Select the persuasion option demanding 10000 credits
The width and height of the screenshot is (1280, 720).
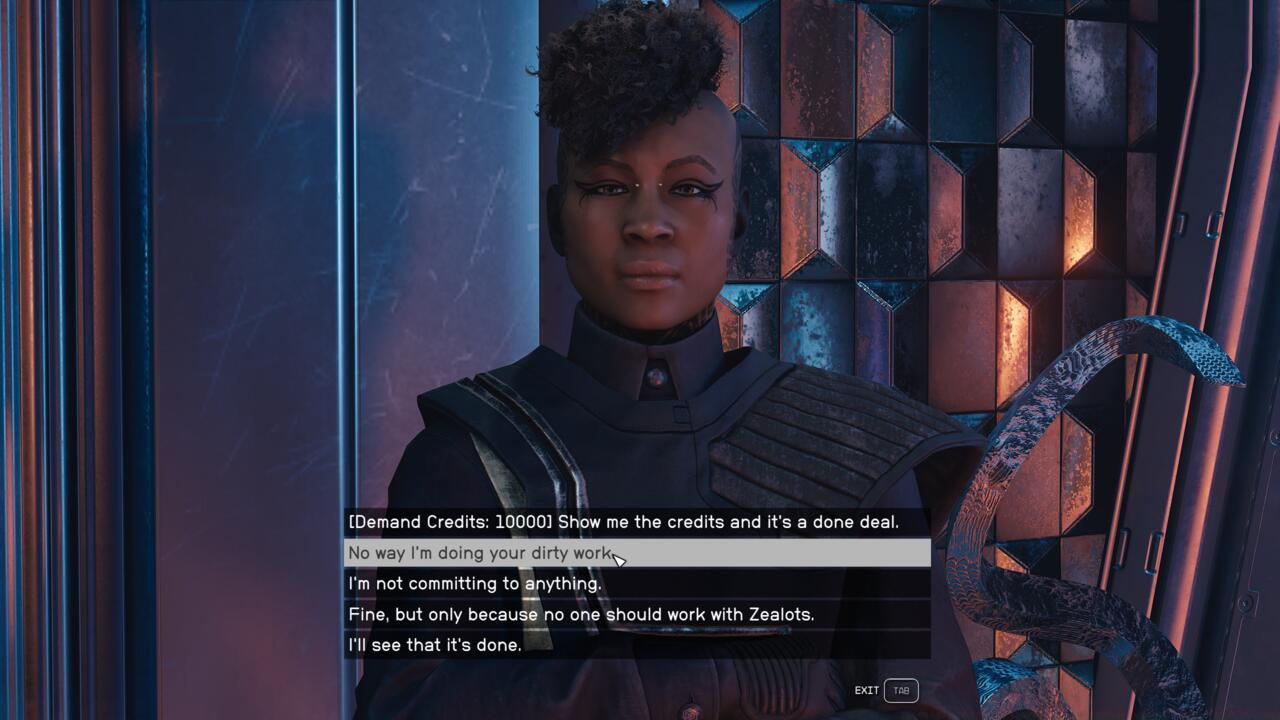(637, 522)
